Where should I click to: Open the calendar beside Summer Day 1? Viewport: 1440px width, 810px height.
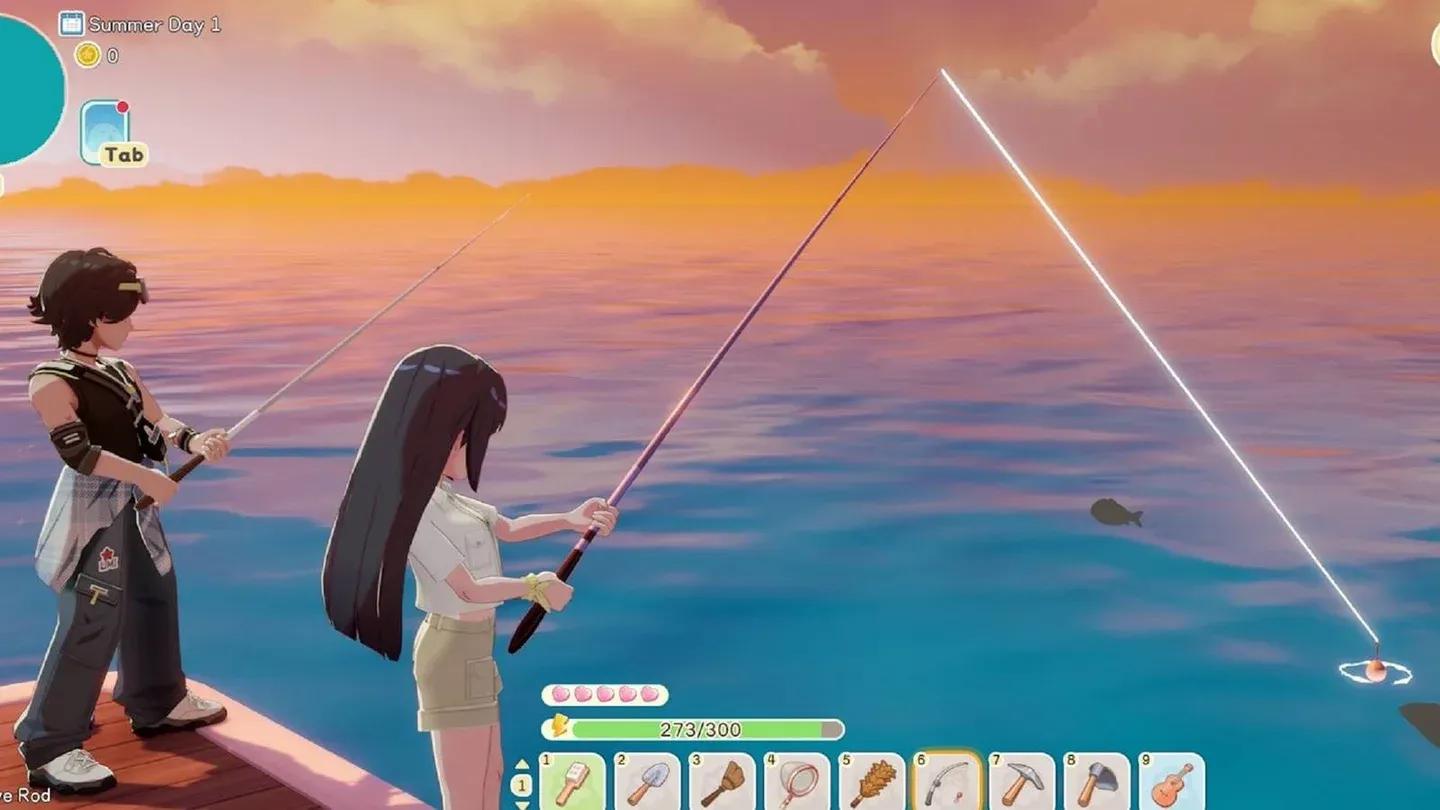71,23
